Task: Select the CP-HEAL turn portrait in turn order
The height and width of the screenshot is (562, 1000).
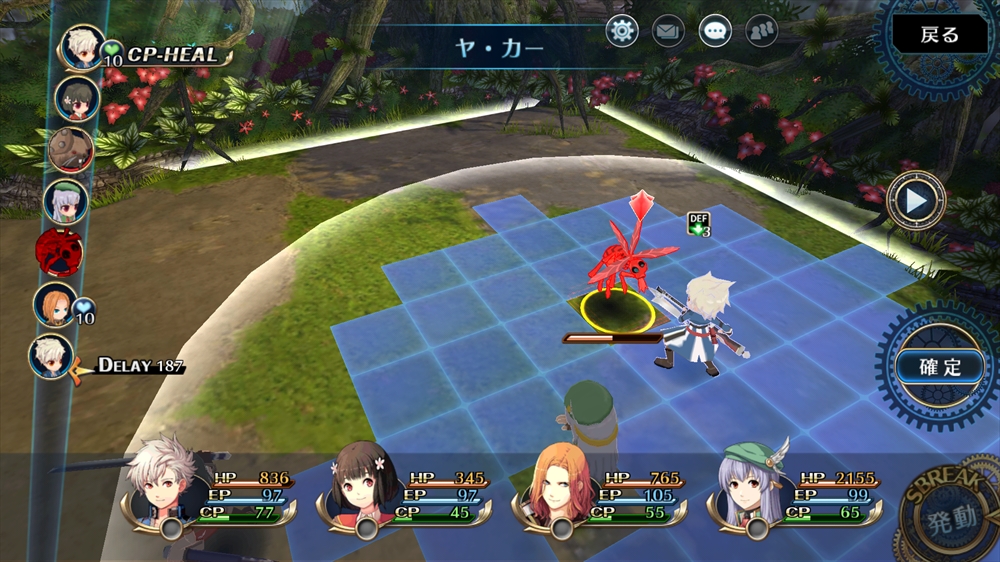Action: 83,48
